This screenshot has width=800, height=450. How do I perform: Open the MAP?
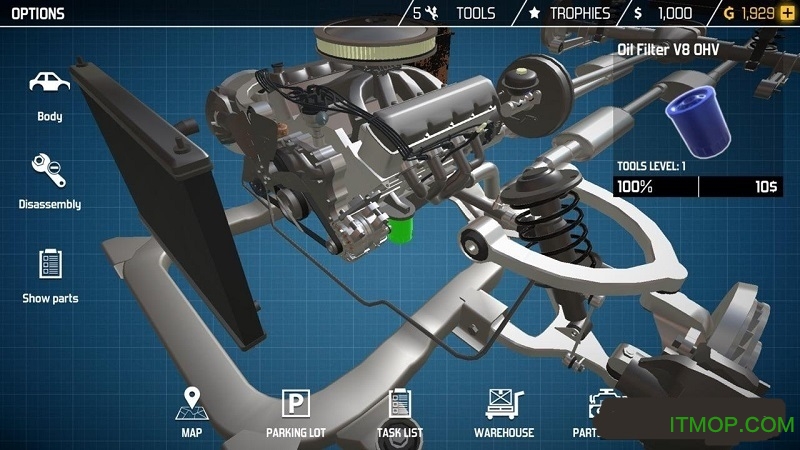(x=191, y=411)
